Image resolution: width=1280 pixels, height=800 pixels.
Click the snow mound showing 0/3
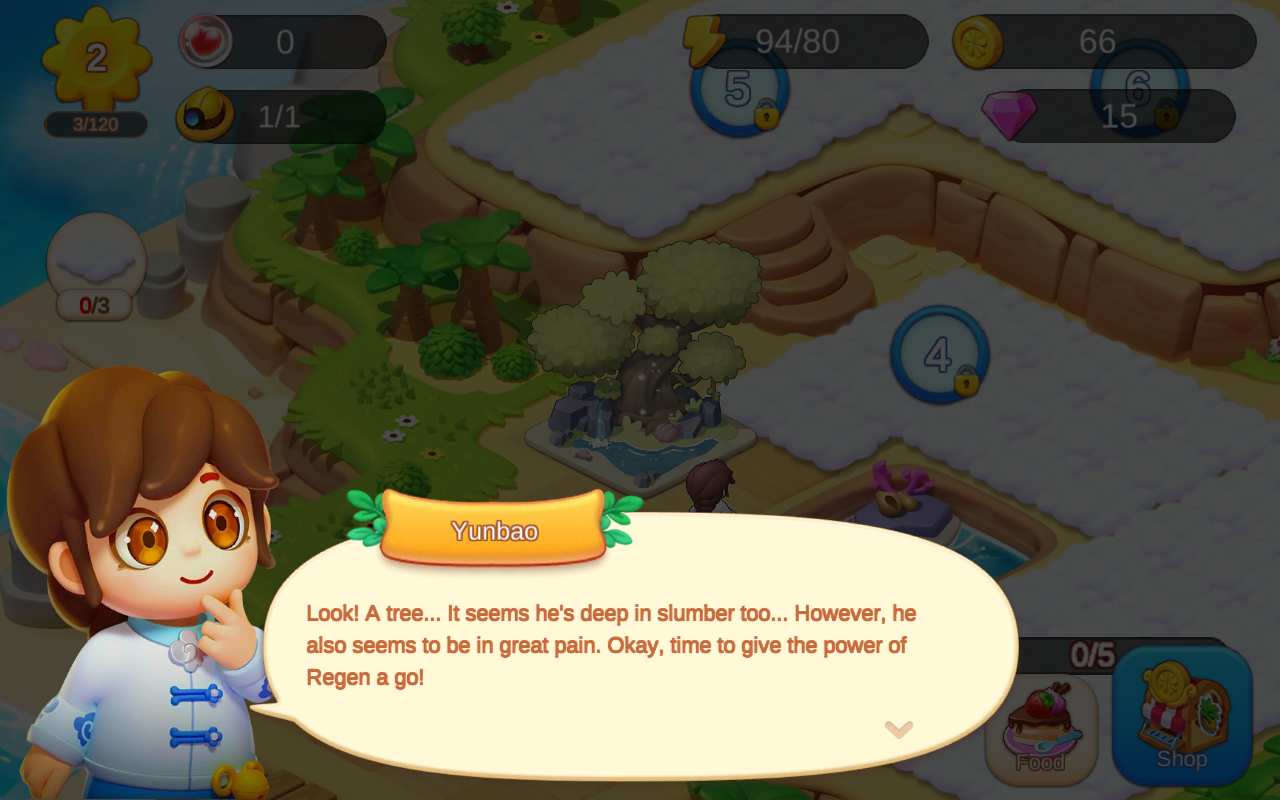(94, 262)
